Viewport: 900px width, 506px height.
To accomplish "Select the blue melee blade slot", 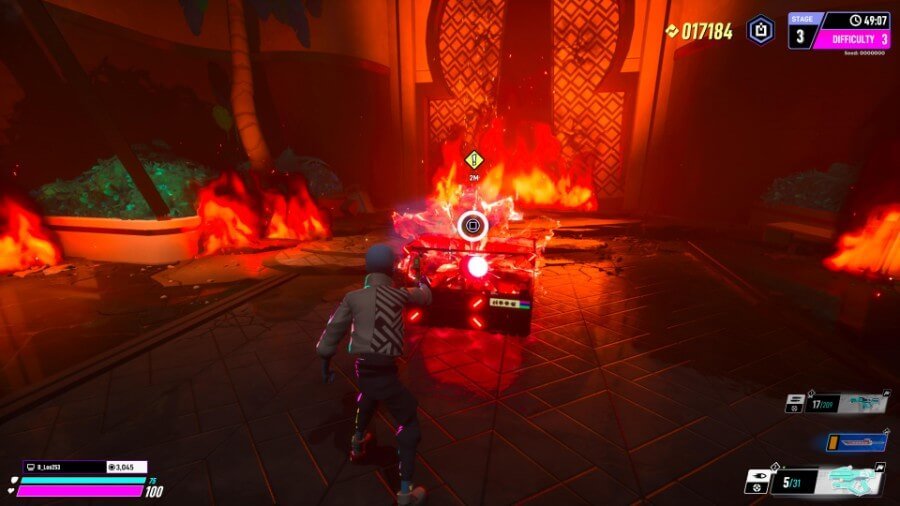I will click(857, 442).
